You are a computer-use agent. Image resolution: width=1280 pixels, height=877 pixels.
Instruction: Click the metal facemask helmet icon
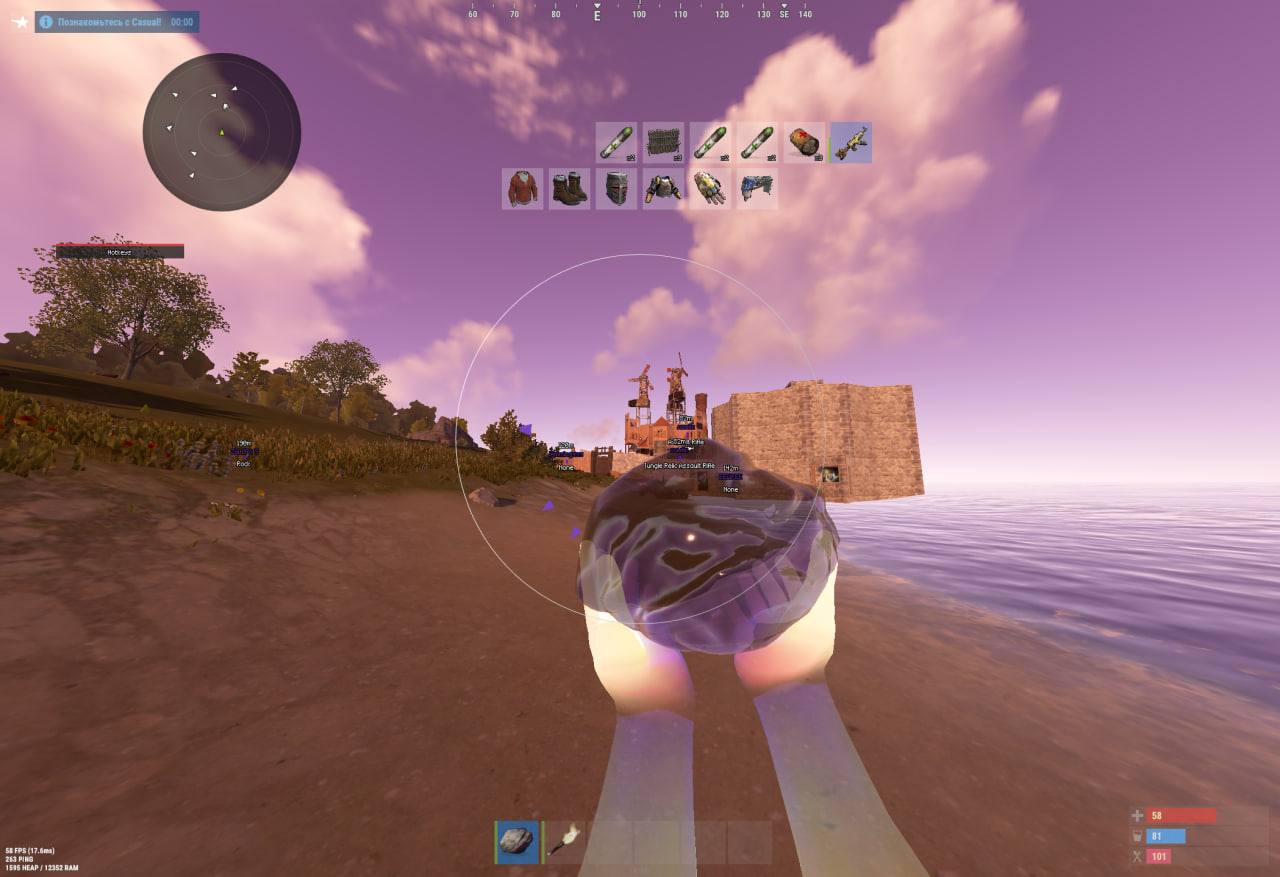[x=615, y=188]
